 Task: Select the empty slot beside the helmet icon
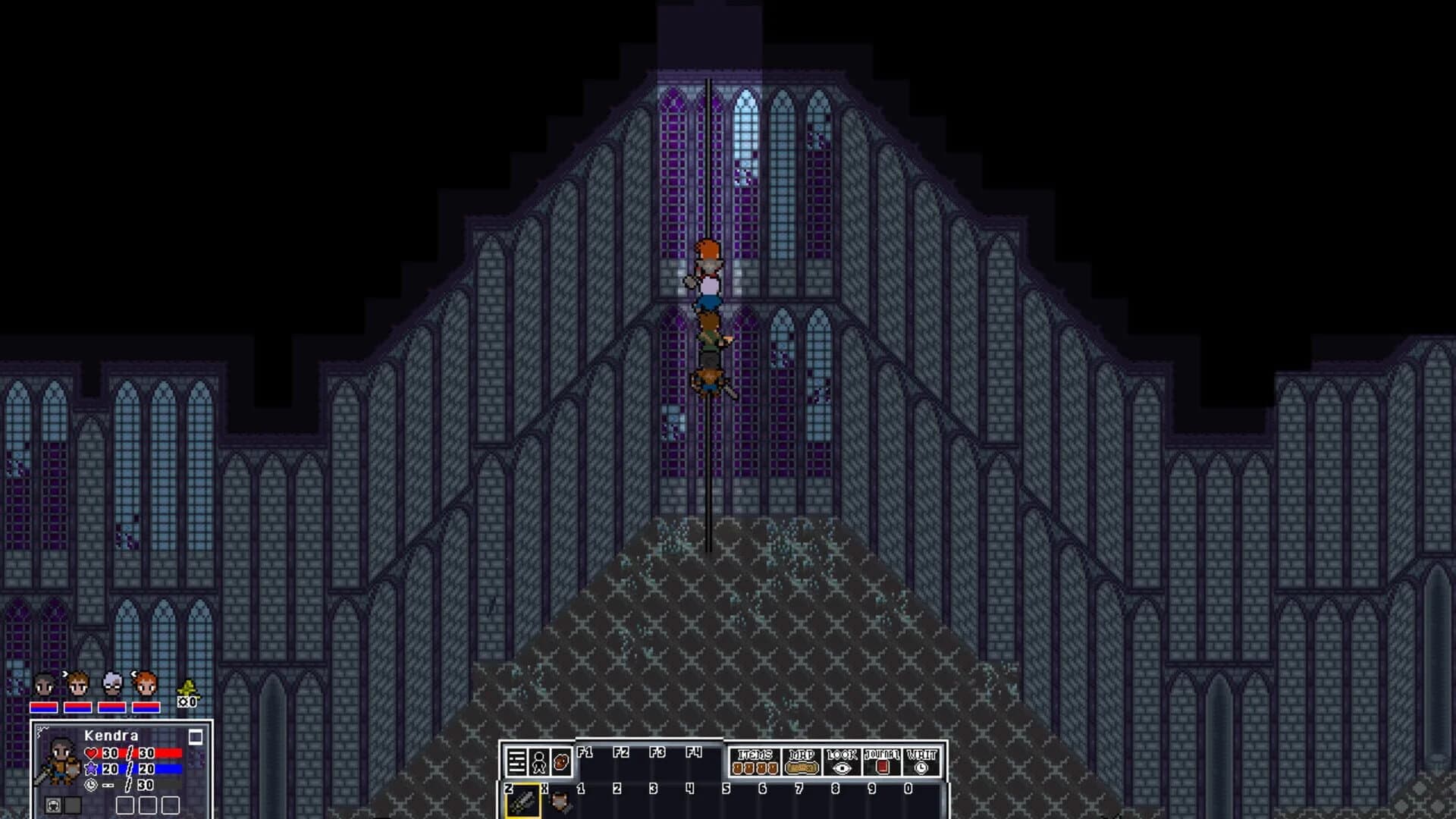(72, 805)
